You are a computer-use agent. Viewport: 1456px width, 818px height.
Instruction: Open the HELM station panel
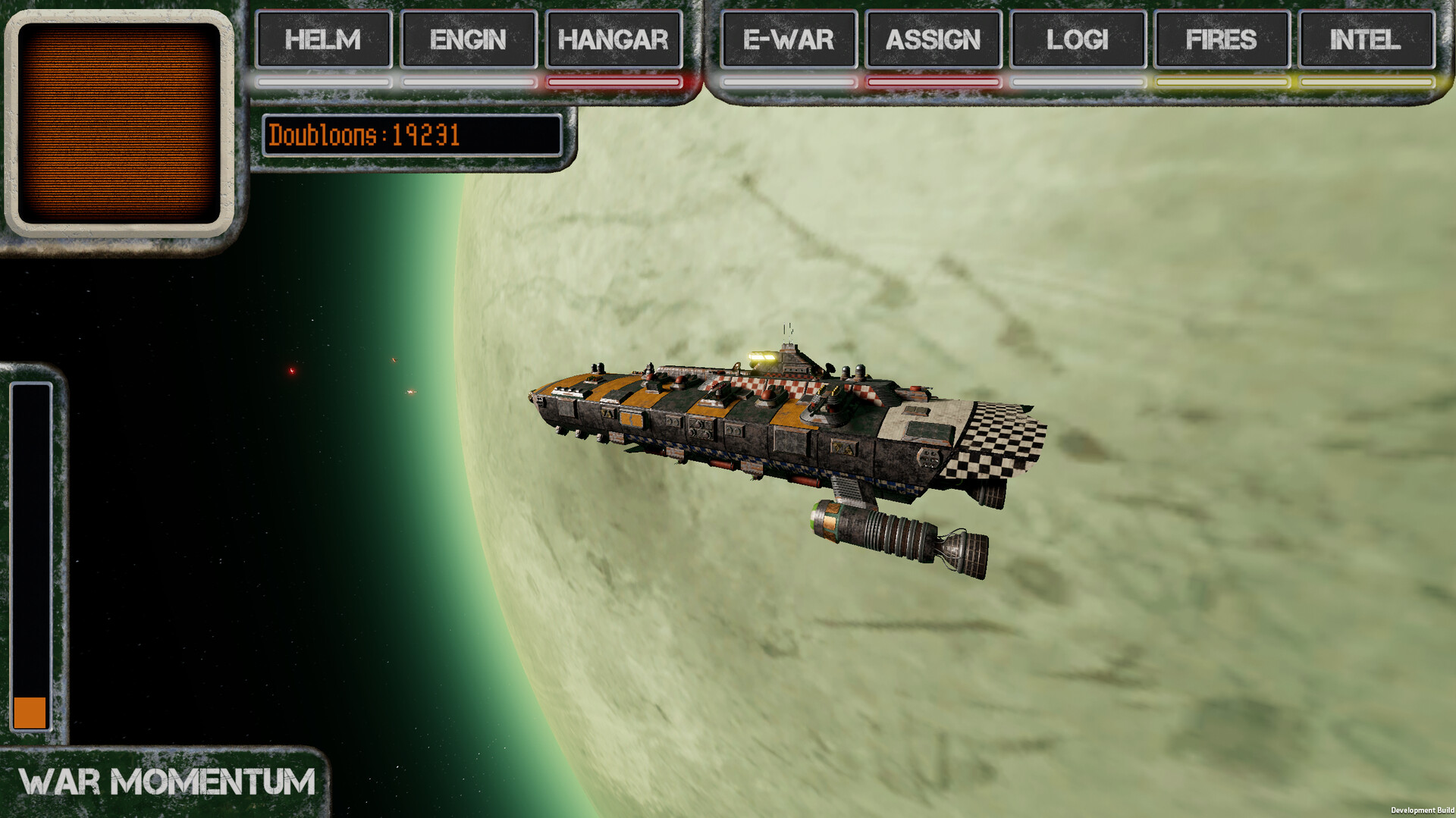point(322,40)
